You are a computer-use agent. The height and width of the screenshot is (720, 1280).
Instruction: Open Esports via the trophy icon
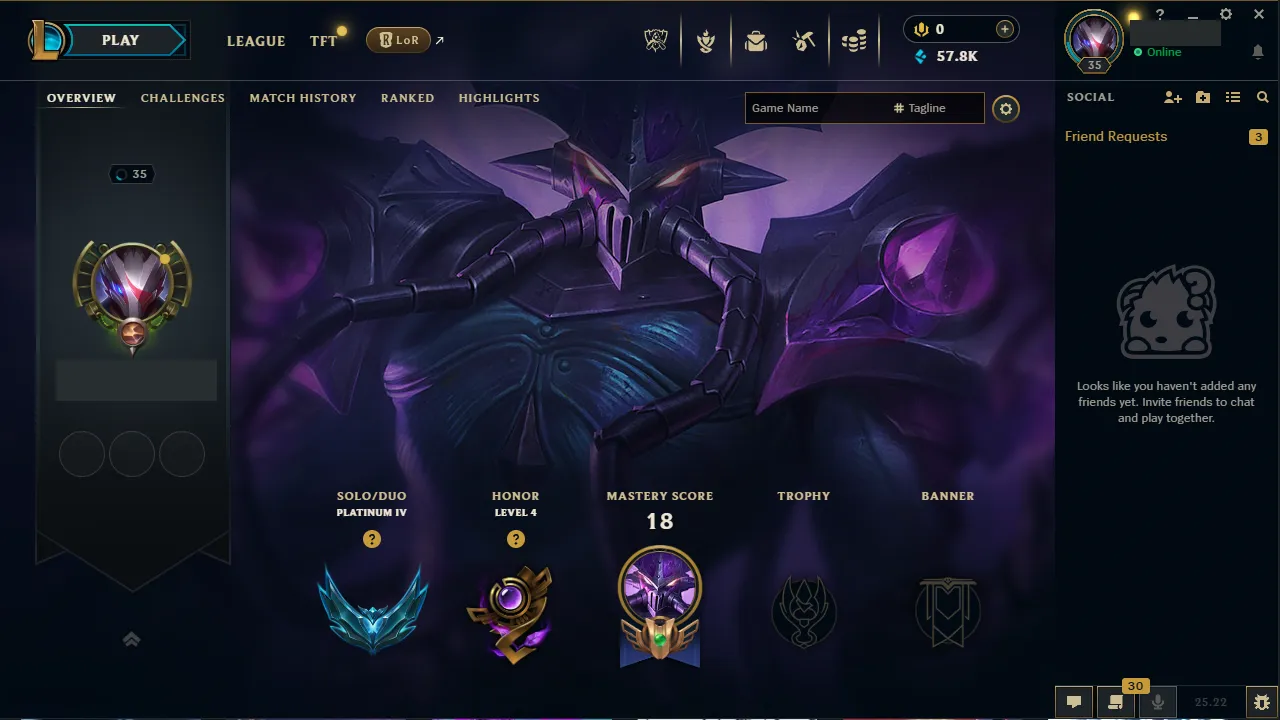point(655,41)
